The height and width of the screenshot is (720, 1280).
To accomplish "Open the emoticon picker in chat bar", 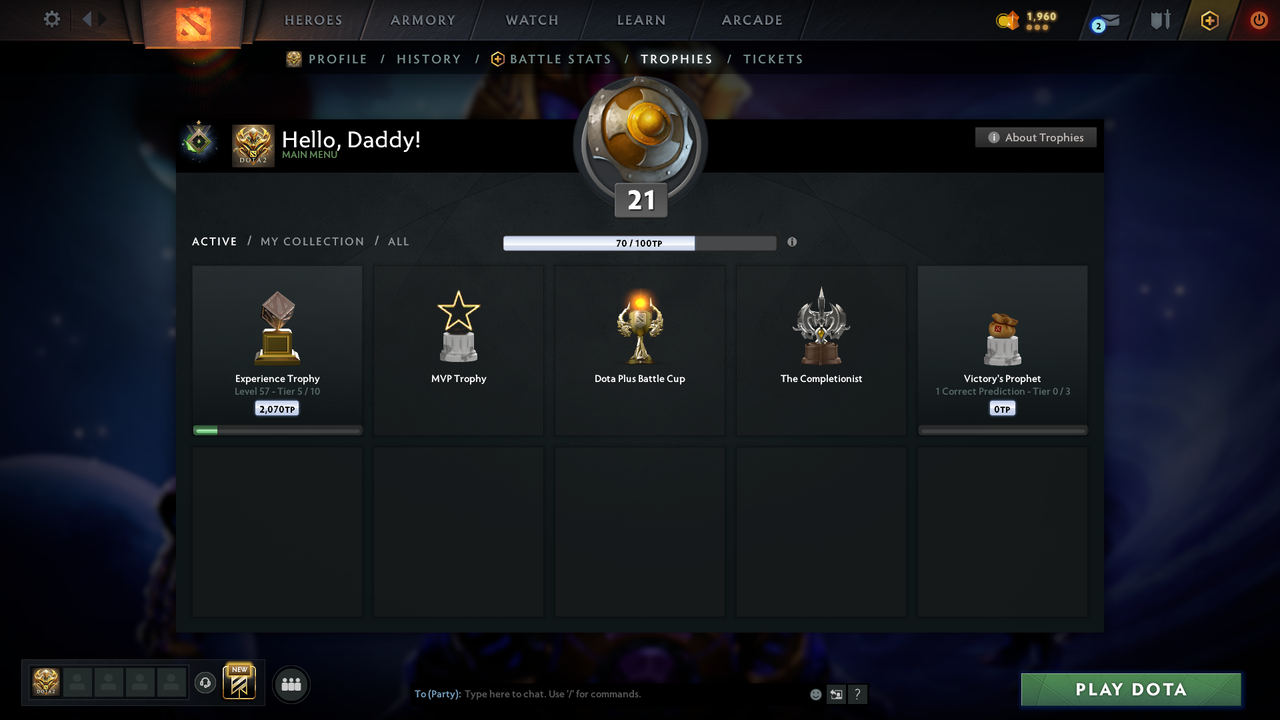I will [815, 693].
